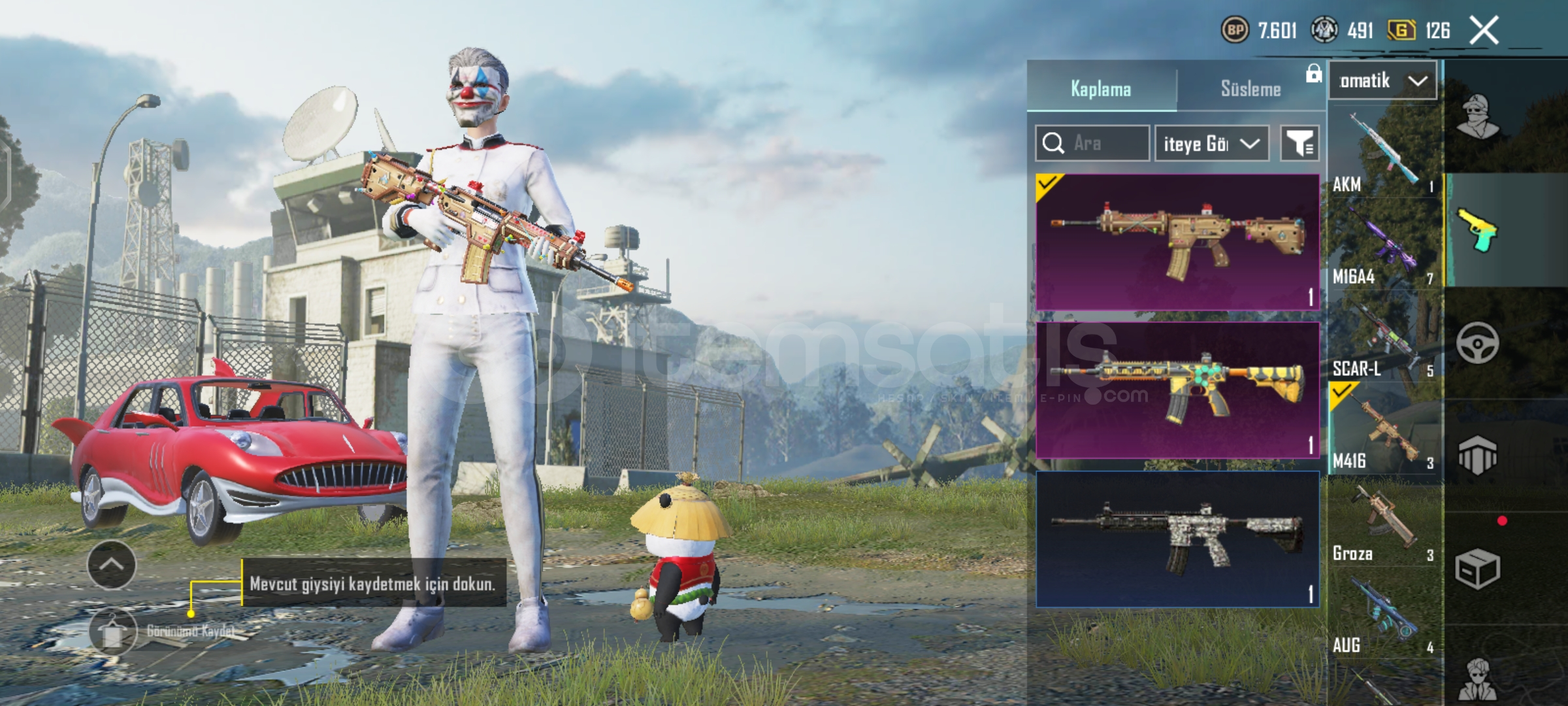Open the parachute backpack category icon
The height and width of the screenshot is (706, 1568).
[x=1478, y=455]
